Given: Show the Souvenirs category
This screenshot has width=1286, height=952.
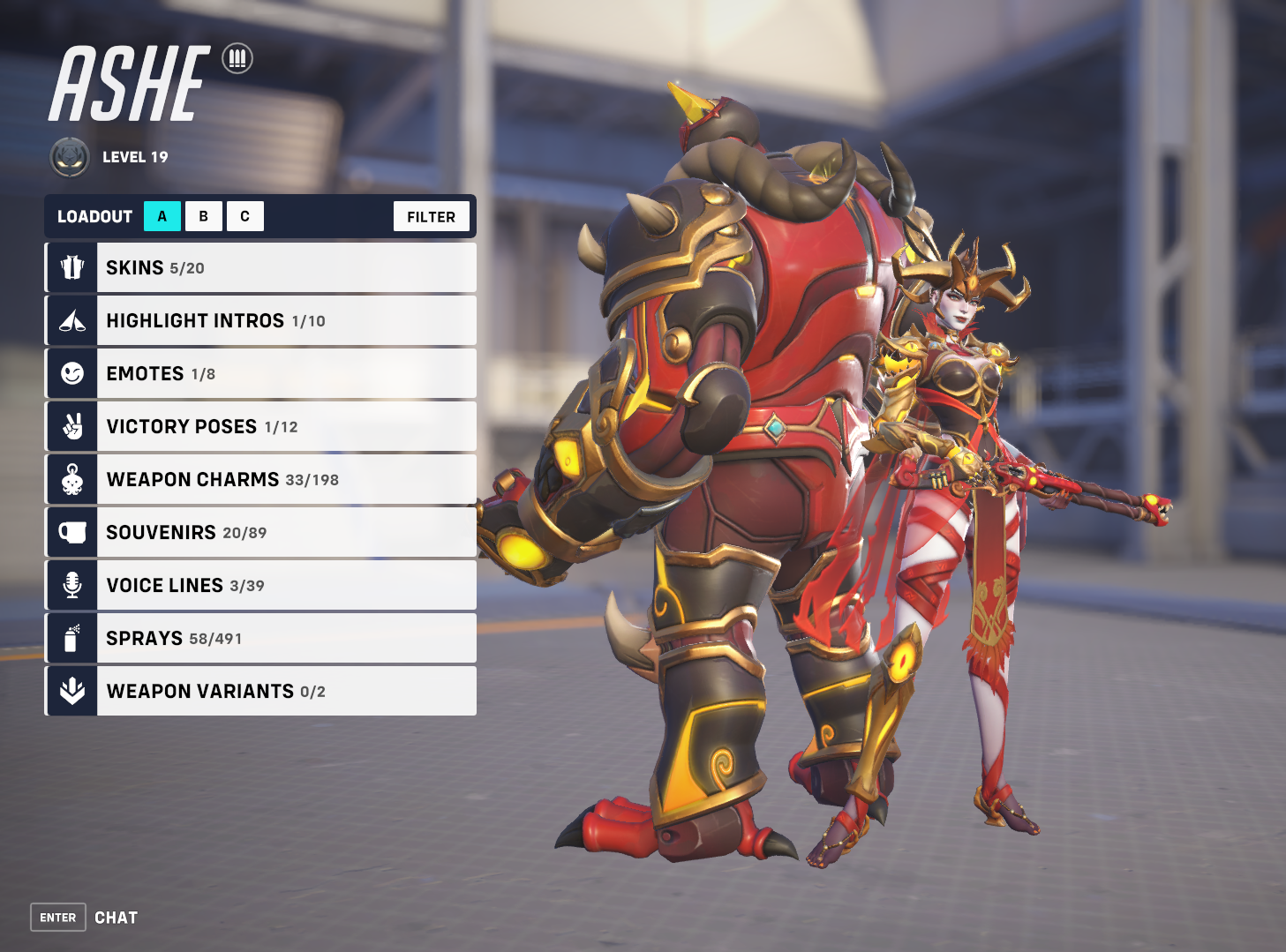Looking at the screenshot, I should pyautogui.click(x=260, y=532).
